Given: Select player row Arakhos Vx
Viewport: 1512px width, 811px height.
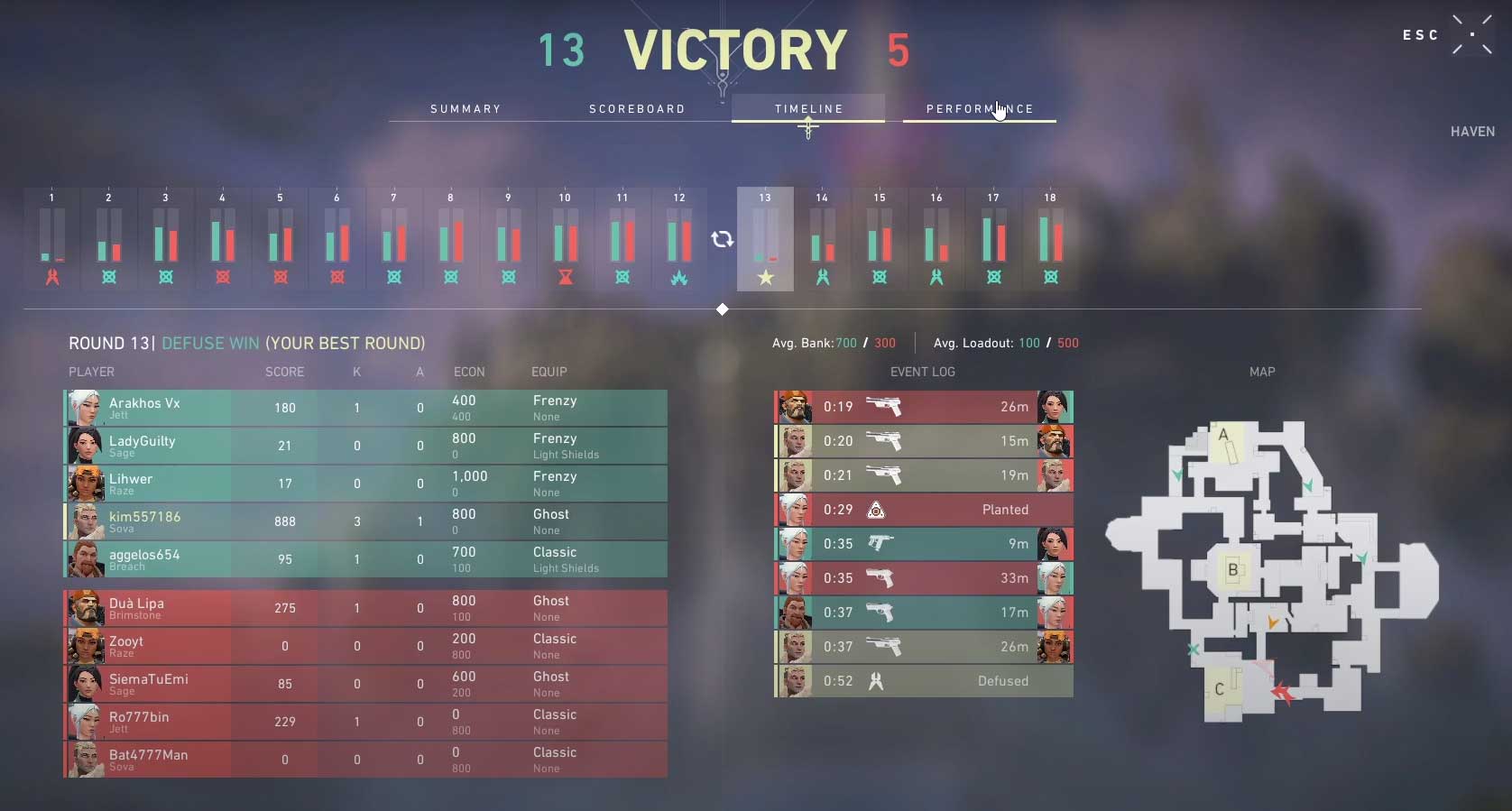Looking at the screenshot, I should click(365, 408).
